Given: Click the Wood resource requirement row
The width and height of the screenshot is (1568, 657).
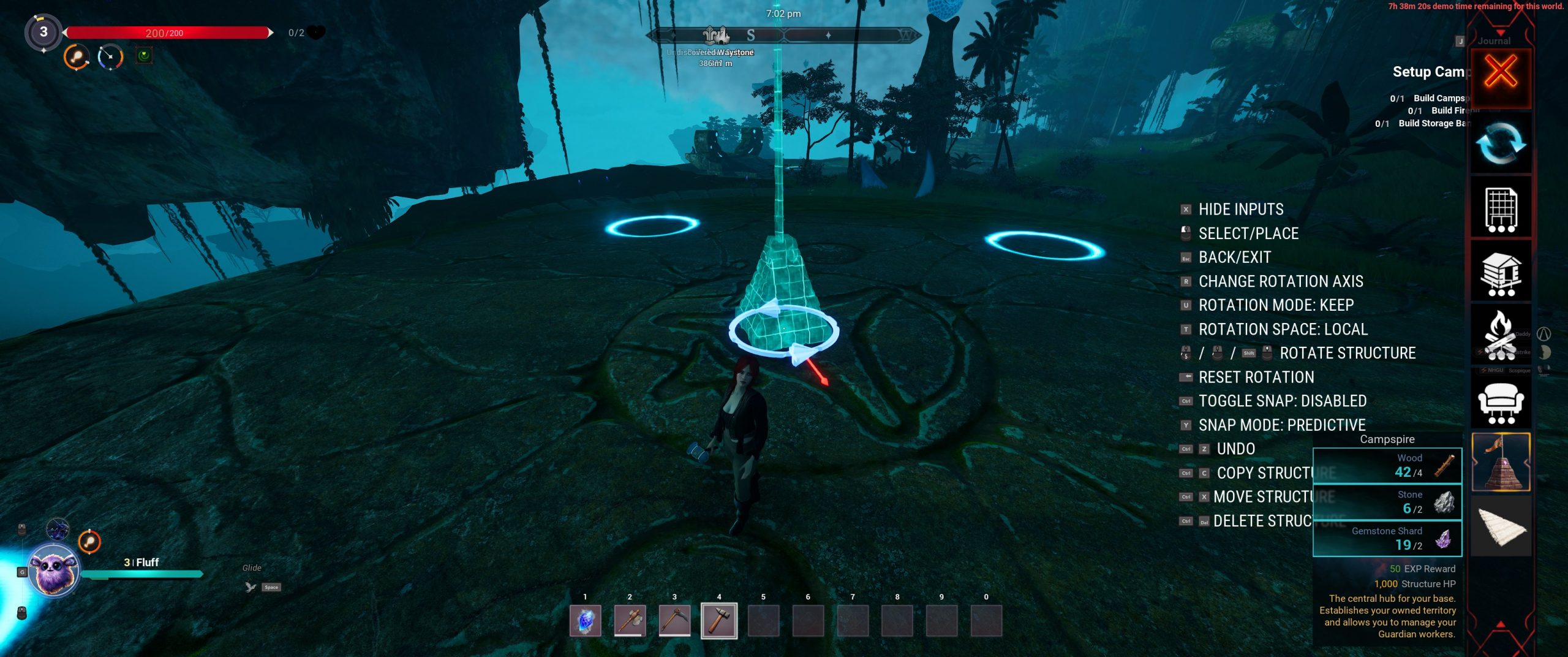Looking at the screenshot, I should tap(1387, 466).
